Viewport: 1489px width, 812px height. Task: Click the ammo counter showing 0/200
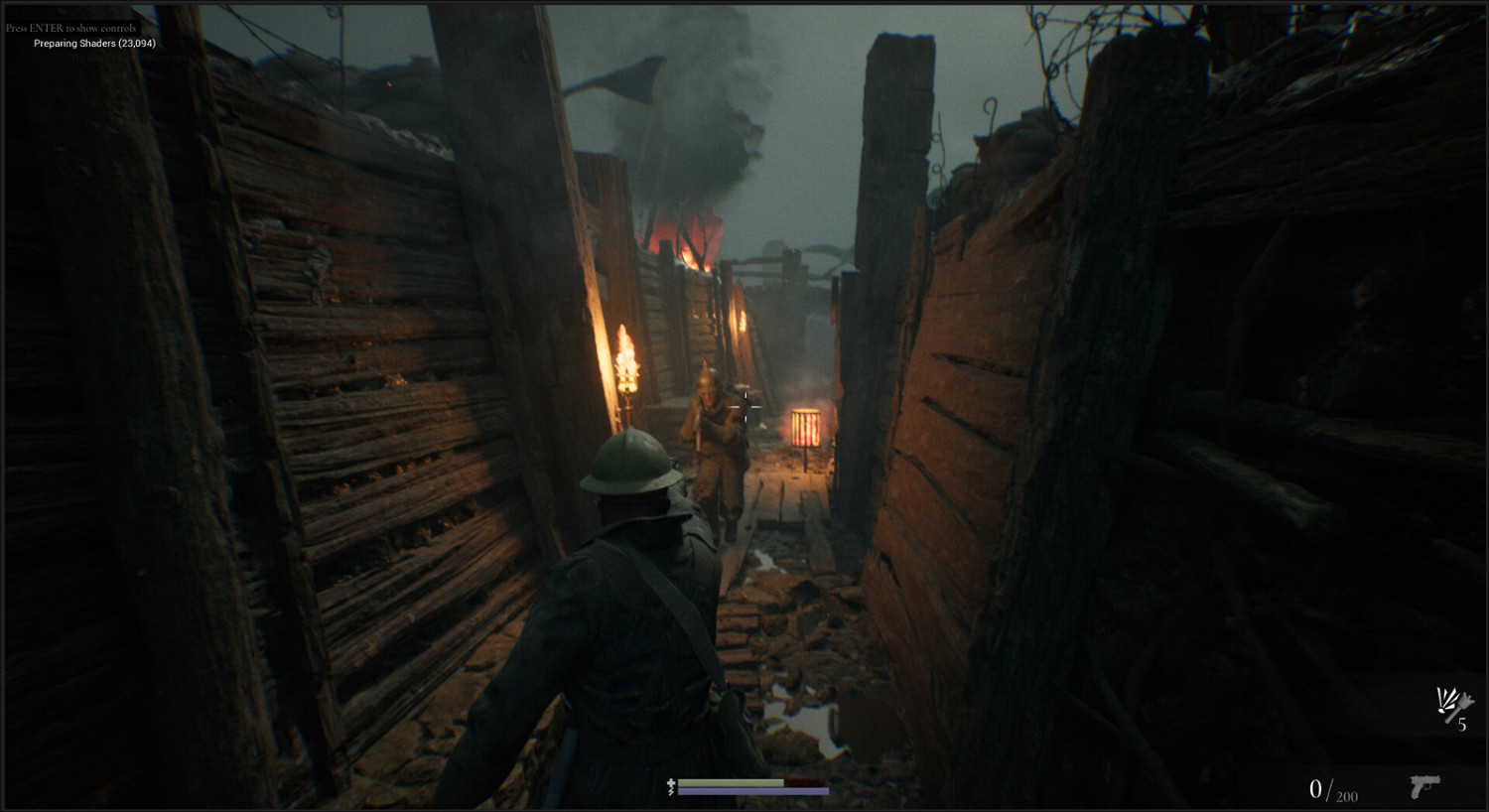point(1331,789)
